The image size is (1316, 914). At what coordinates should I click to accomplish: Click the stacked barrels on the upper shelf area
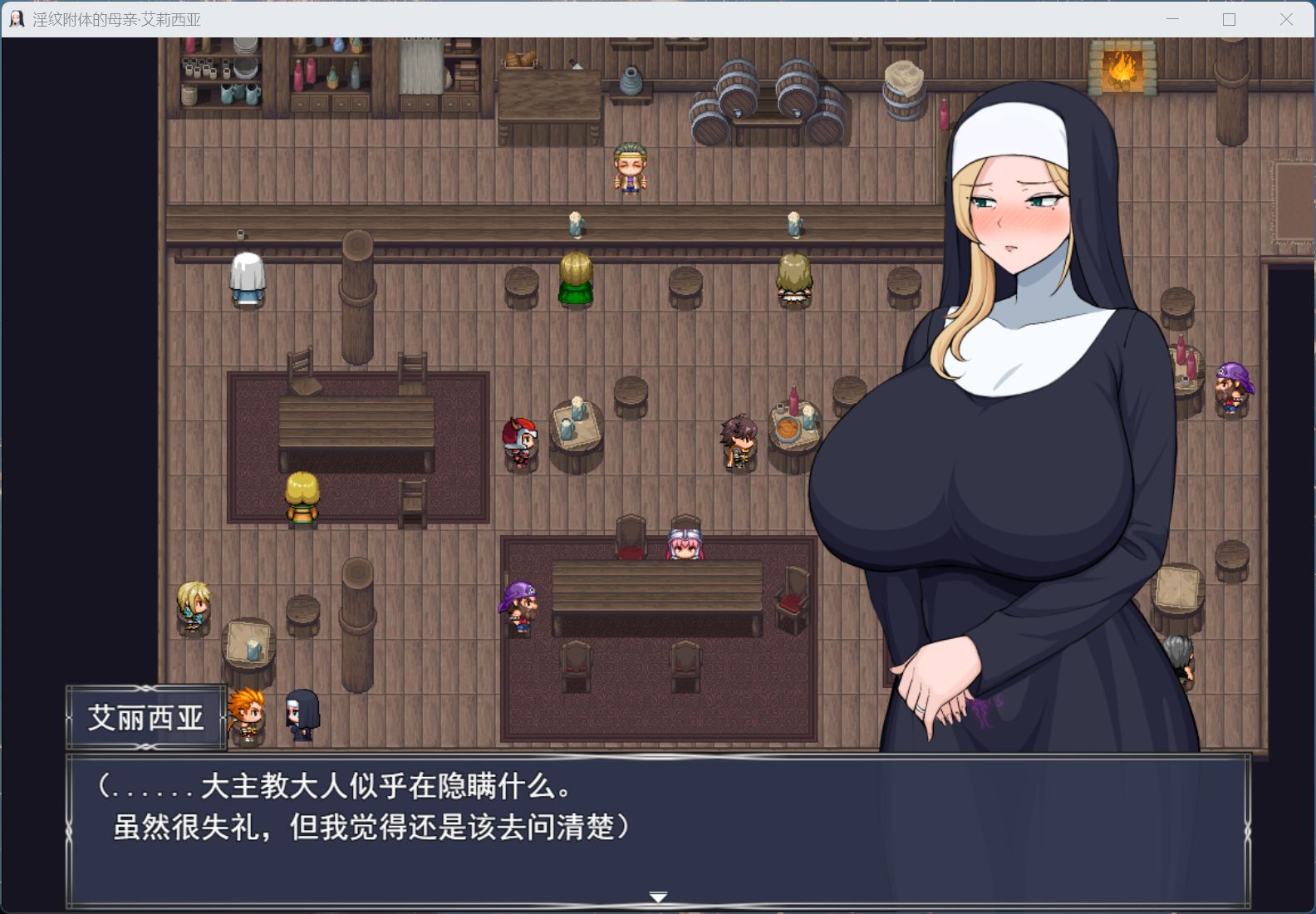(739, 91)
